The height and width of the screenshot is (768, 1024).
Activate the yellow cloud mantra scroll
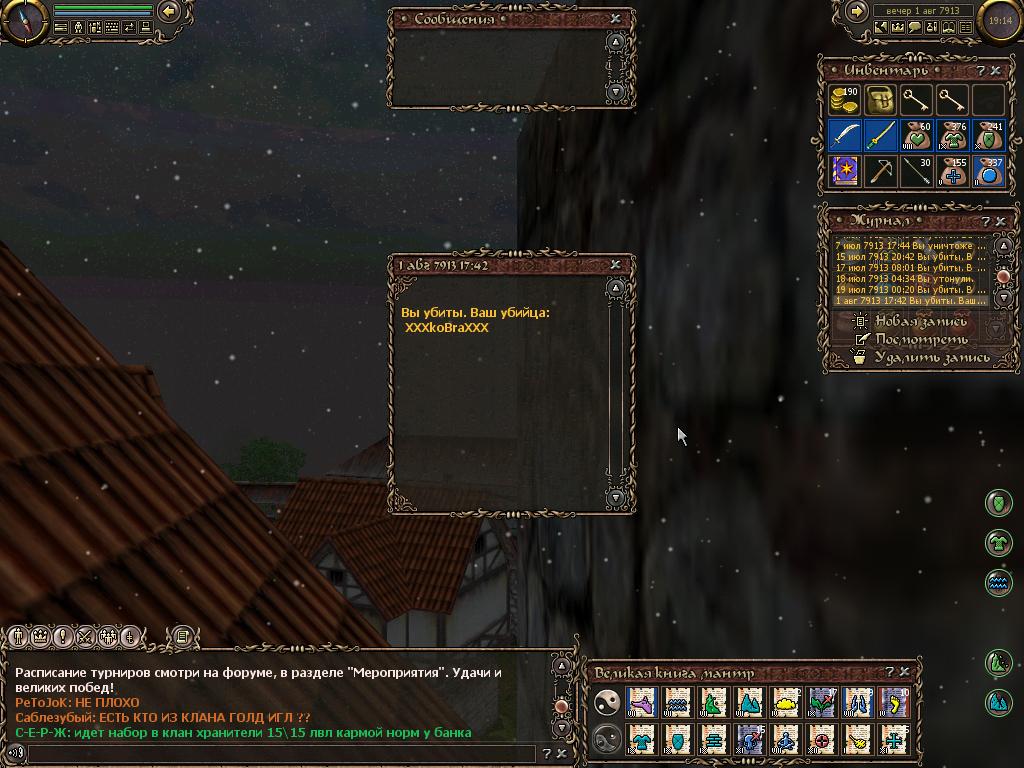point(786,703)
